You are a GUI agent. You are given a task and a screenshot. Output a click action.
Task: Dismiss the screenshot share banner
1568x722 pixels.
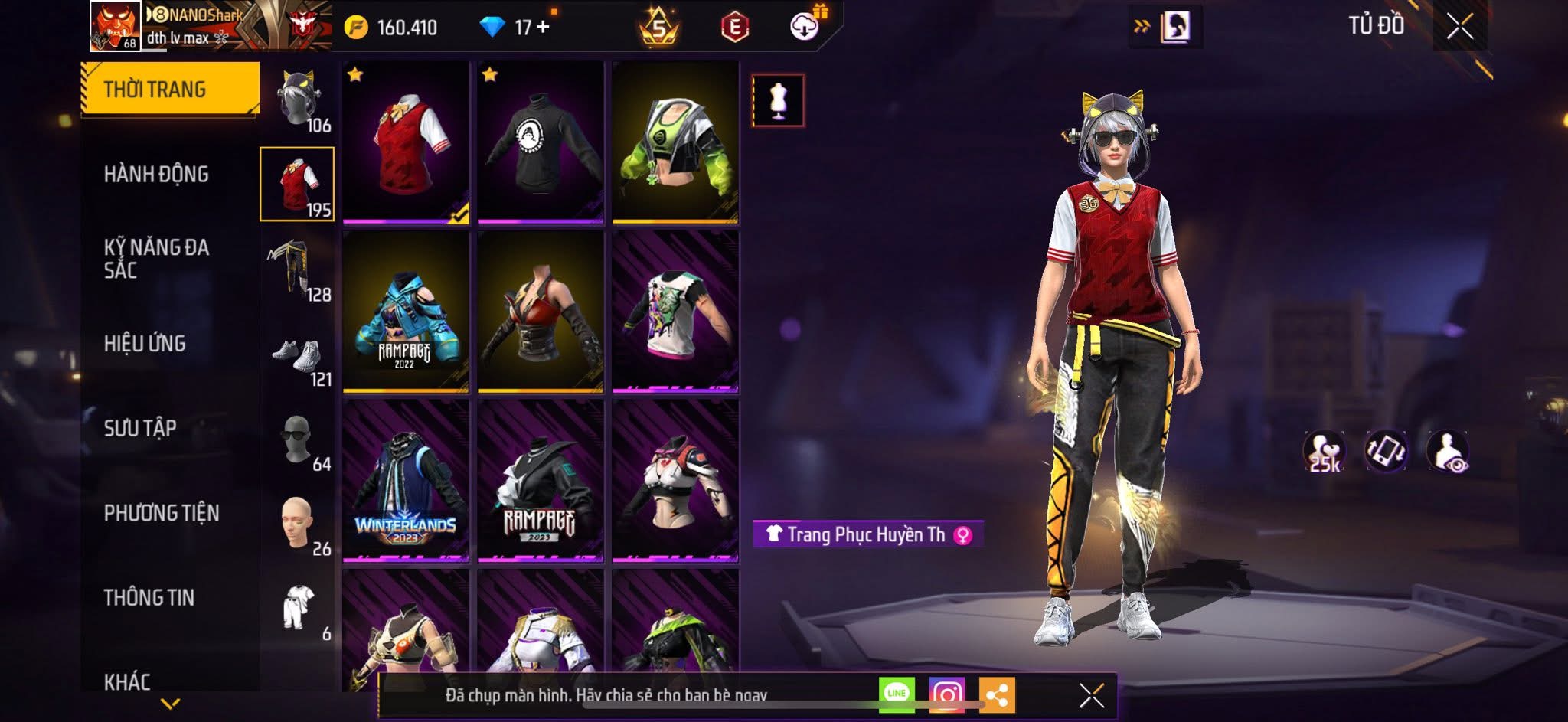pyautogui.click(x=1091, y=695)
